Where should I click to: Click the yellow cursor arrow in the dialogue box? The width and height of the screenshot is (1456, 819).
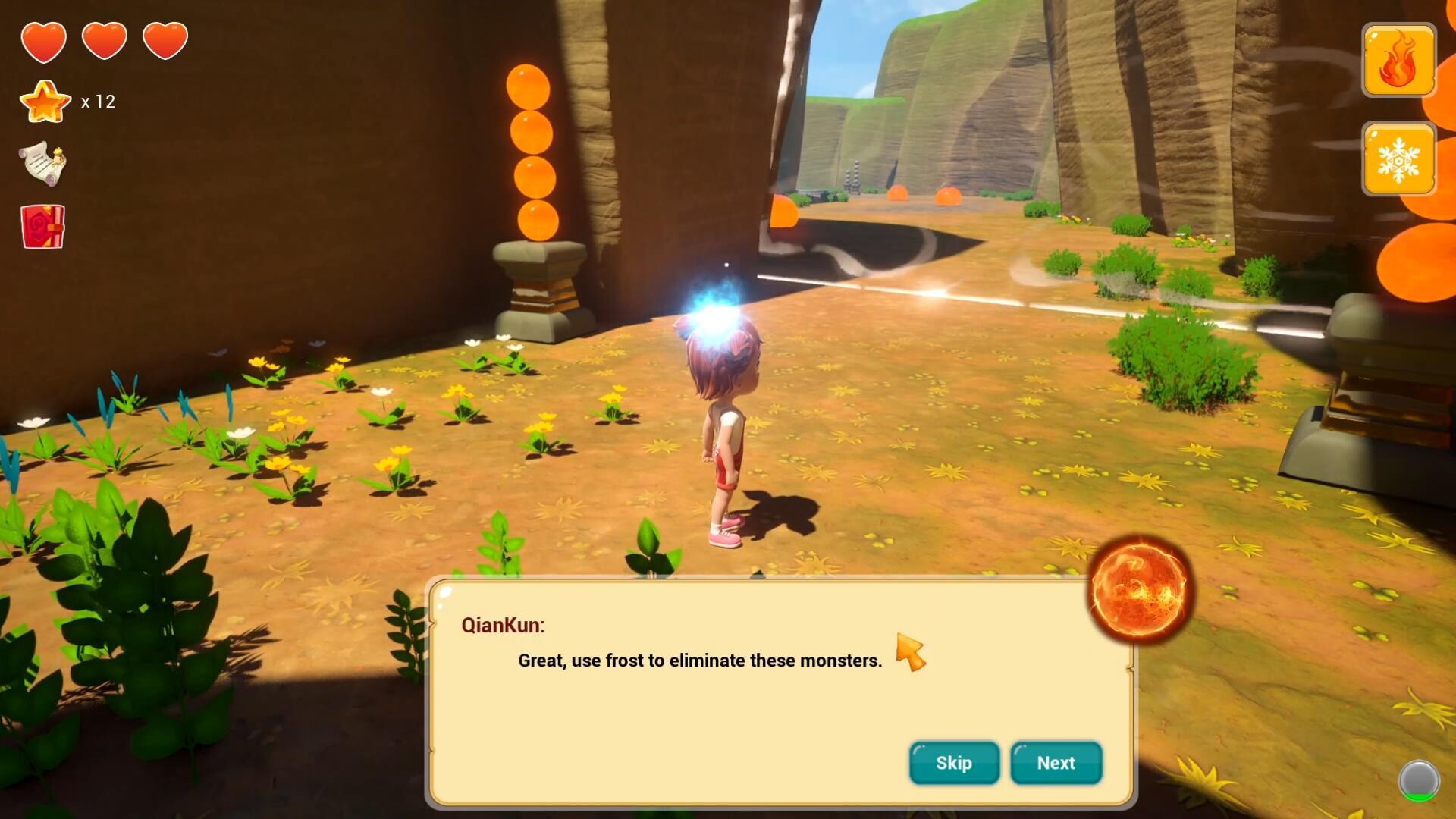[912, 650]
